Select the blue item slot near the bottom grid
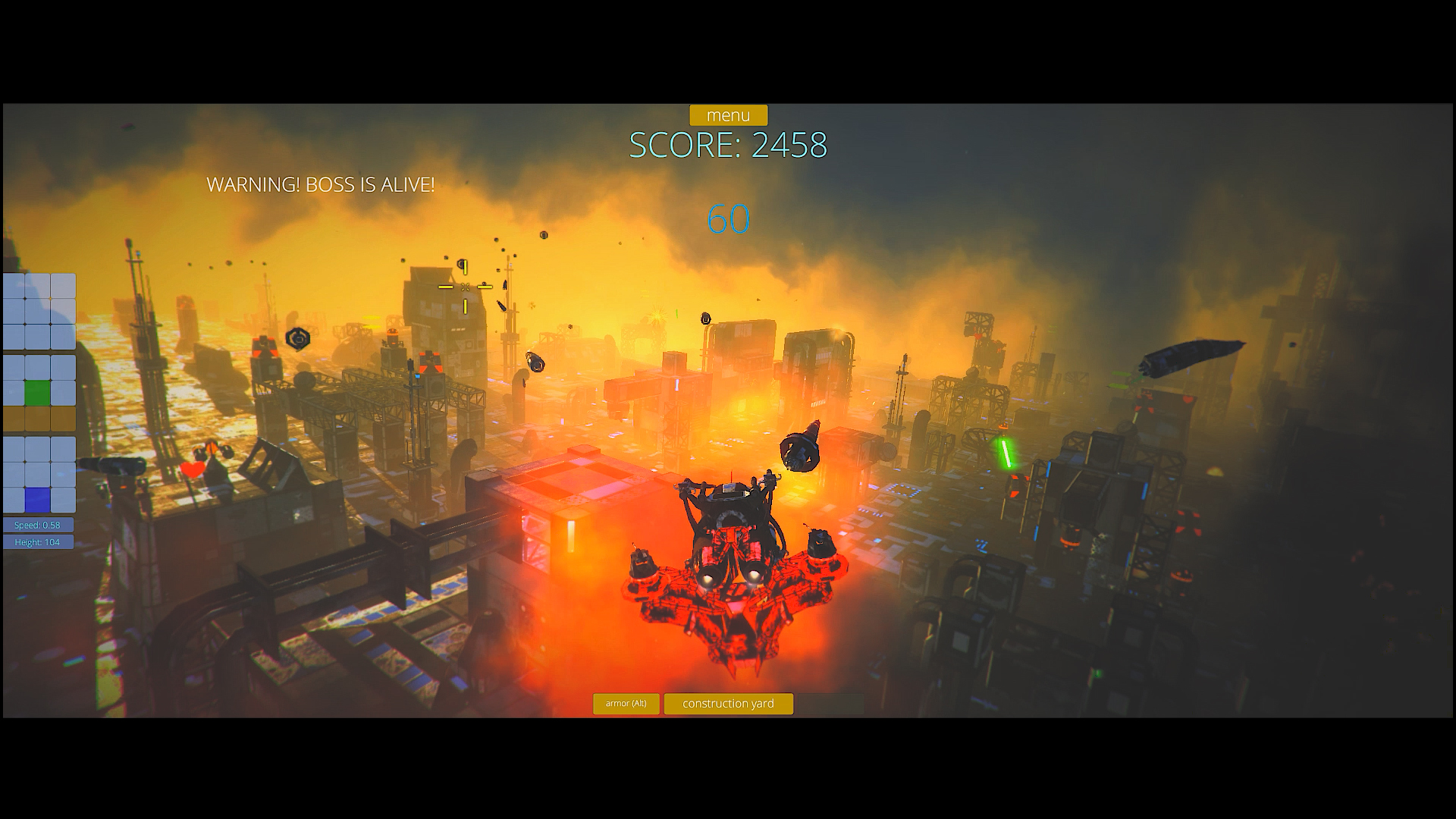Viewport: 1456px width, 819px height. [x=38, y=499]
